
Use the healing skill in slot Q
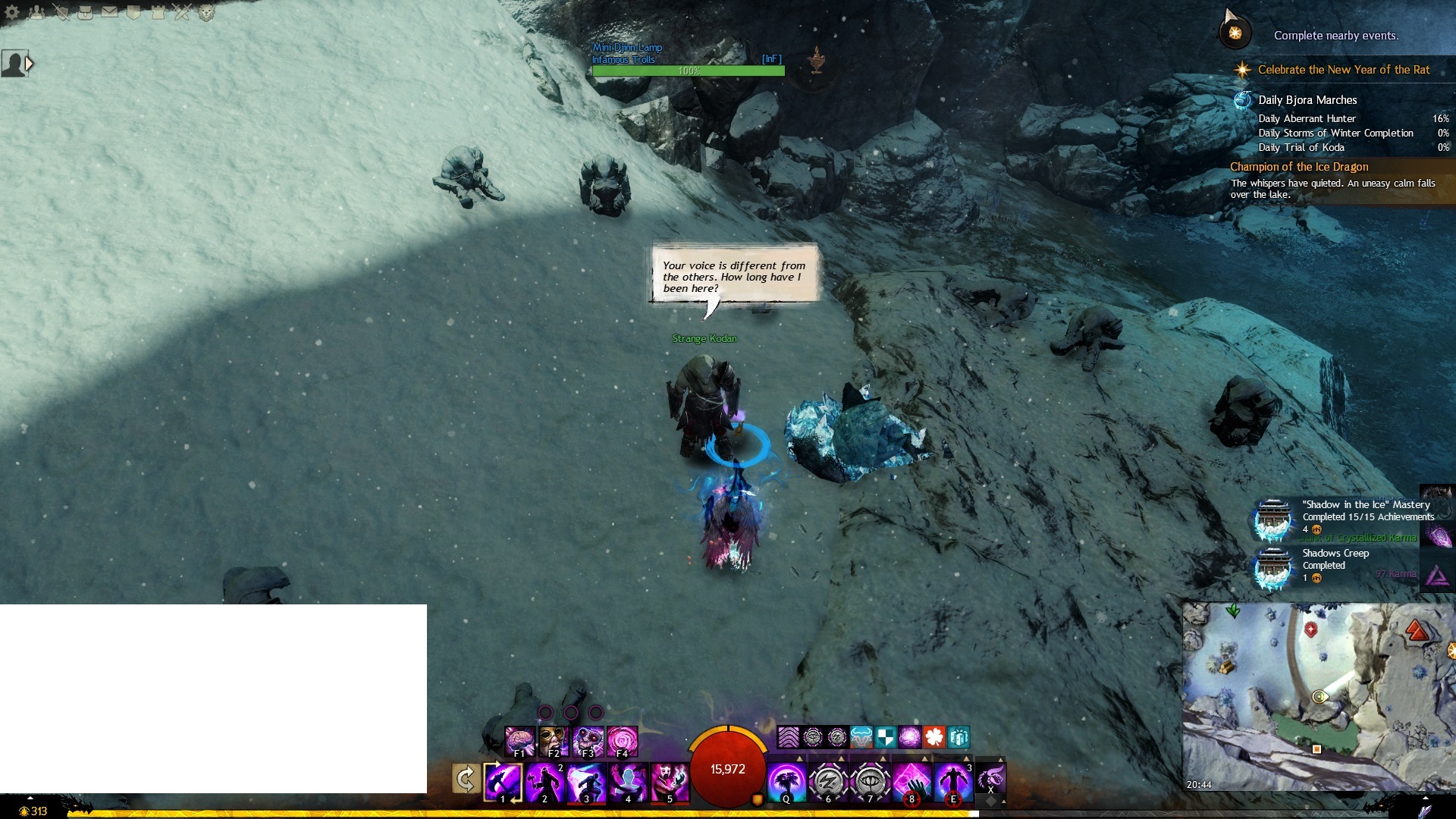coord(786,782)
